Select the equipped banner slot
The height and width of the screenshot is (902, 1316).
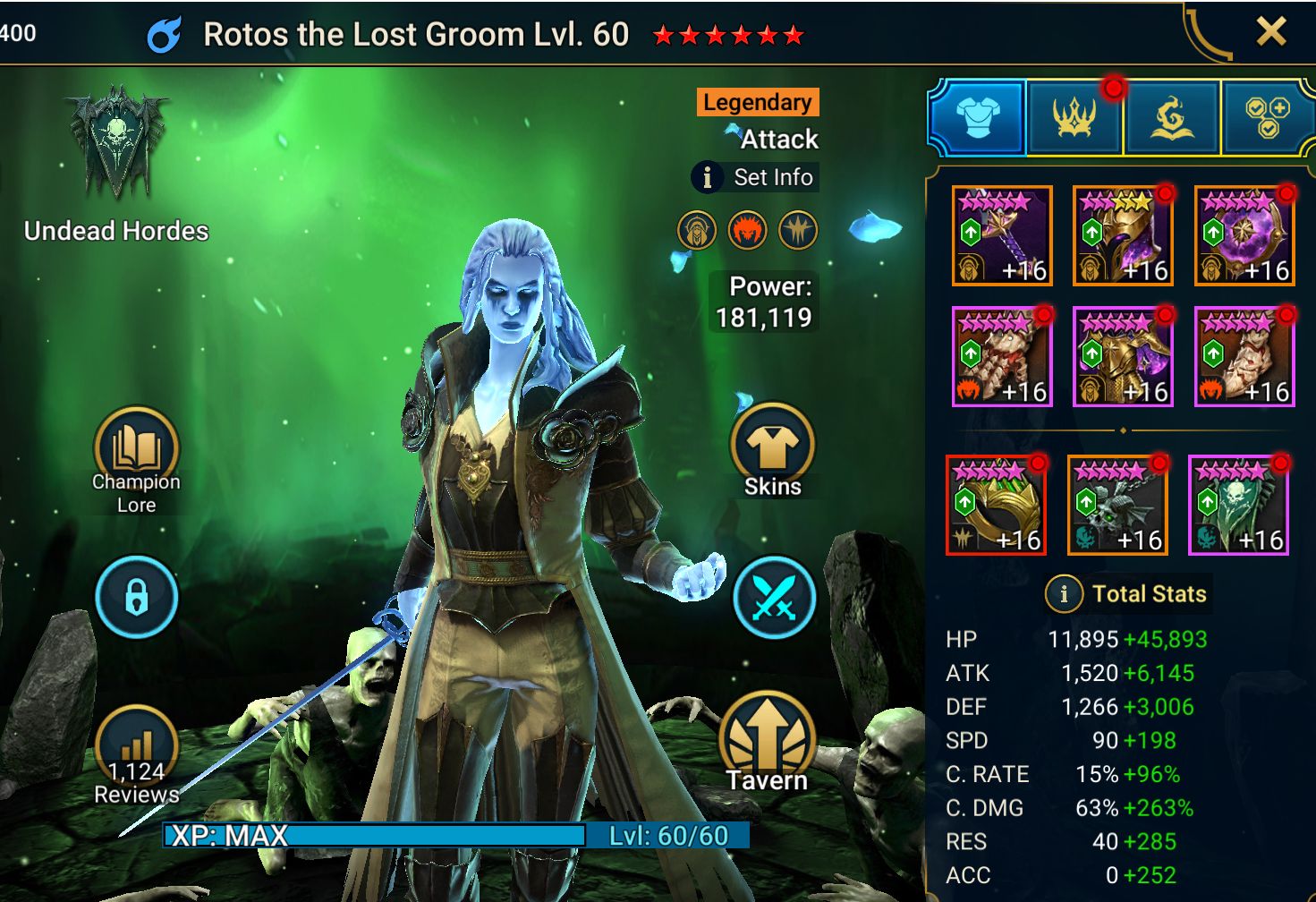(x=1239, y=505)
